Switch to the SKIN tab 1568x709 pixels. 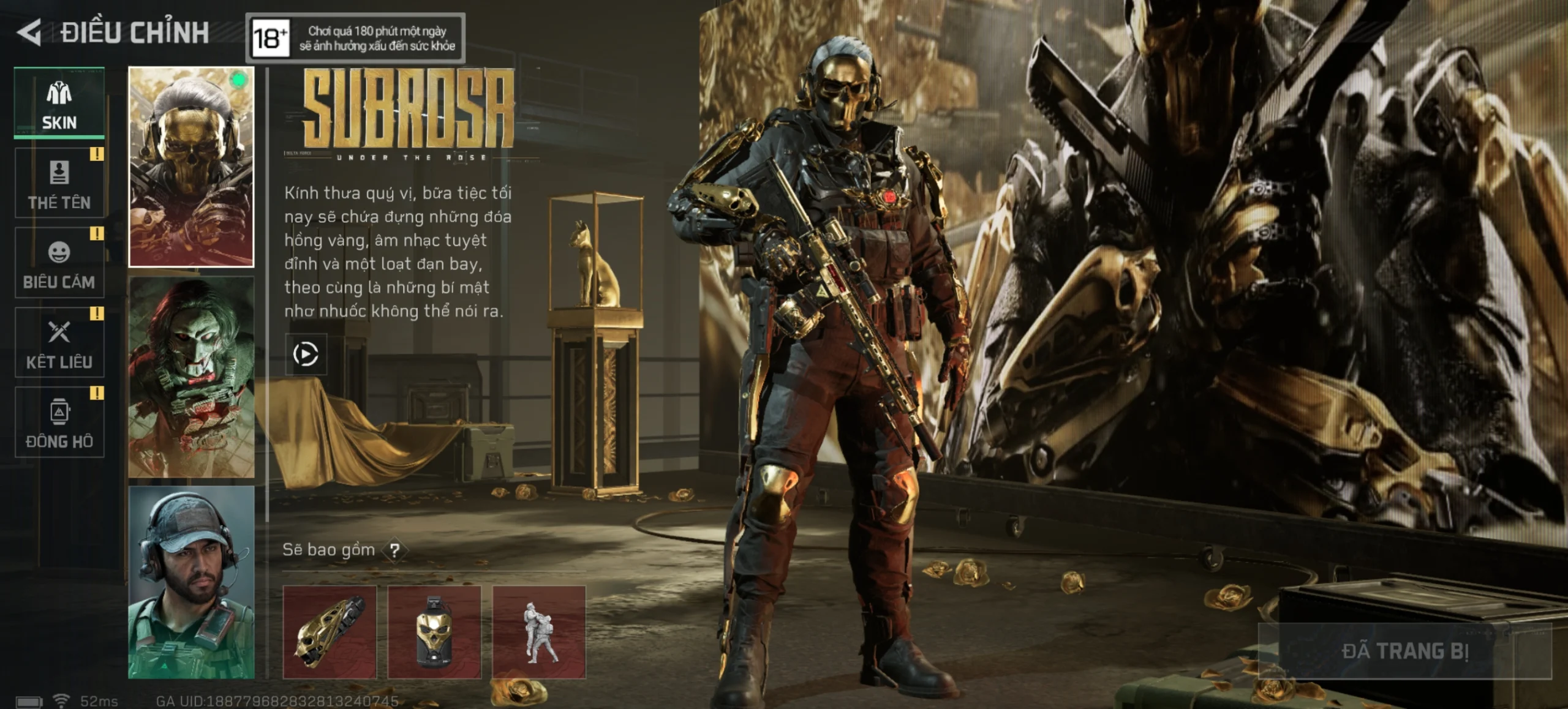pos(59,103)
